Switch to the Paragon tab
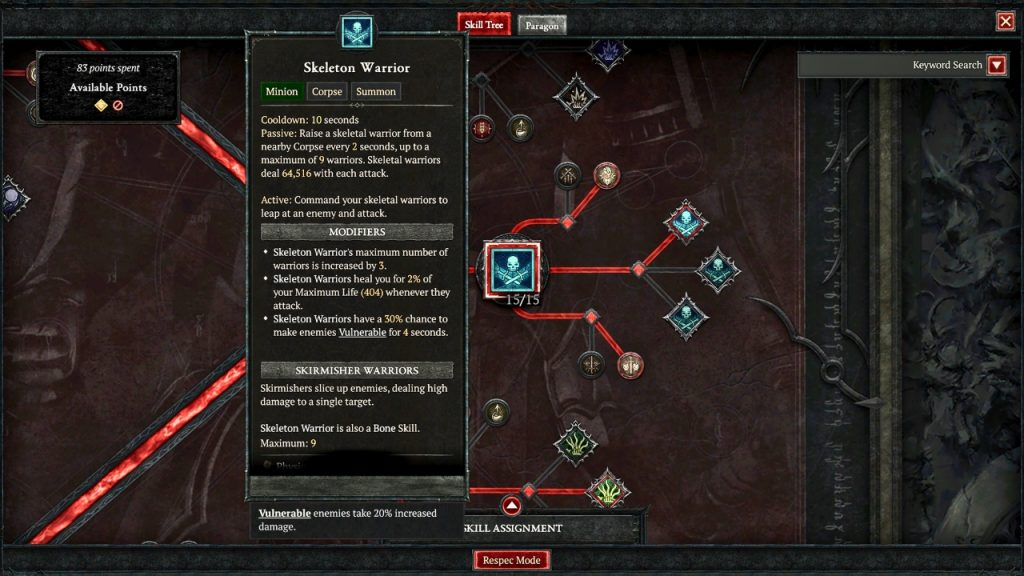 point(542,24)
